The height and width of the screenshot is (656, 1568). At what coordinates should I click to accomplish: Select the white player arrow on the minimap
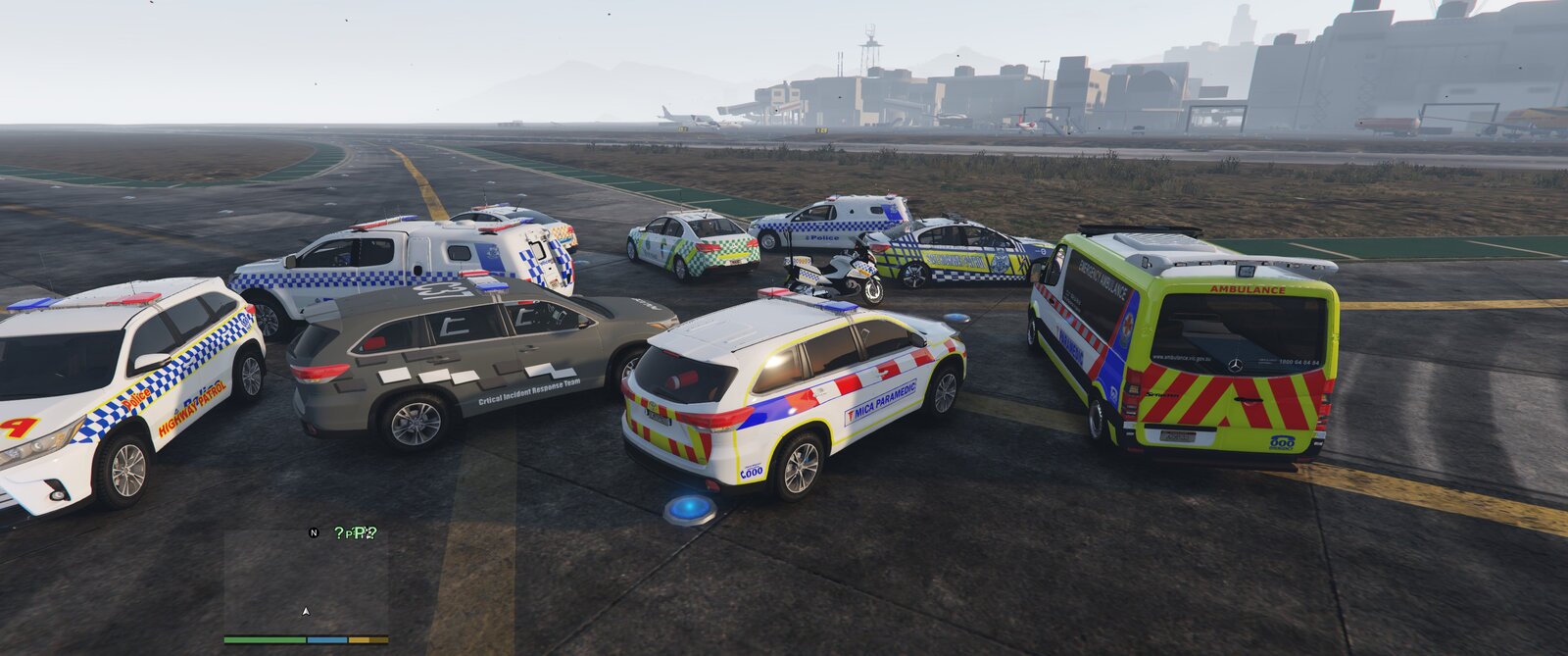(x=306, y=611)
